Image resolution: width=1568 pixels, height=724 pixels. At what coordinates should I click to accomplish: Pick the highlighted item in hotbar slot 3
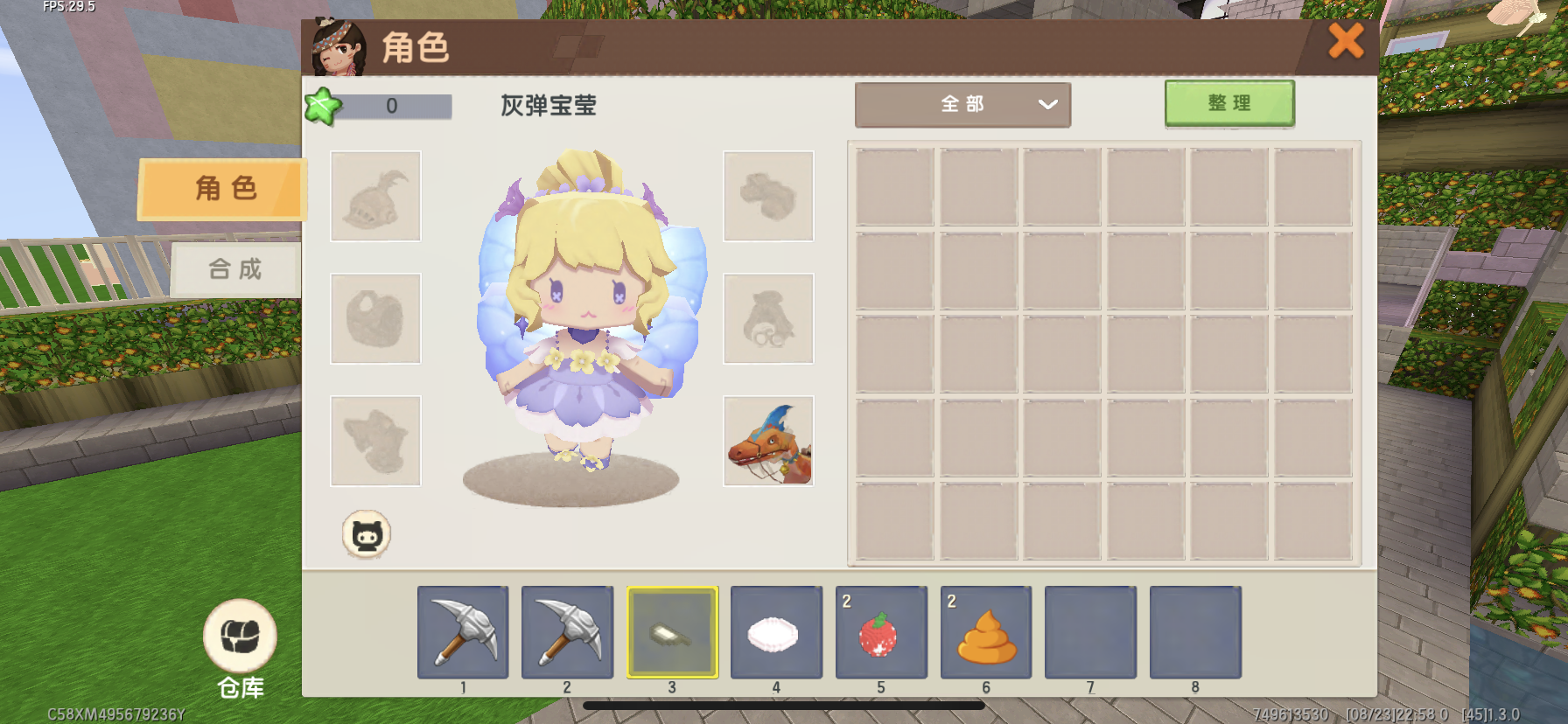point(672,632)
